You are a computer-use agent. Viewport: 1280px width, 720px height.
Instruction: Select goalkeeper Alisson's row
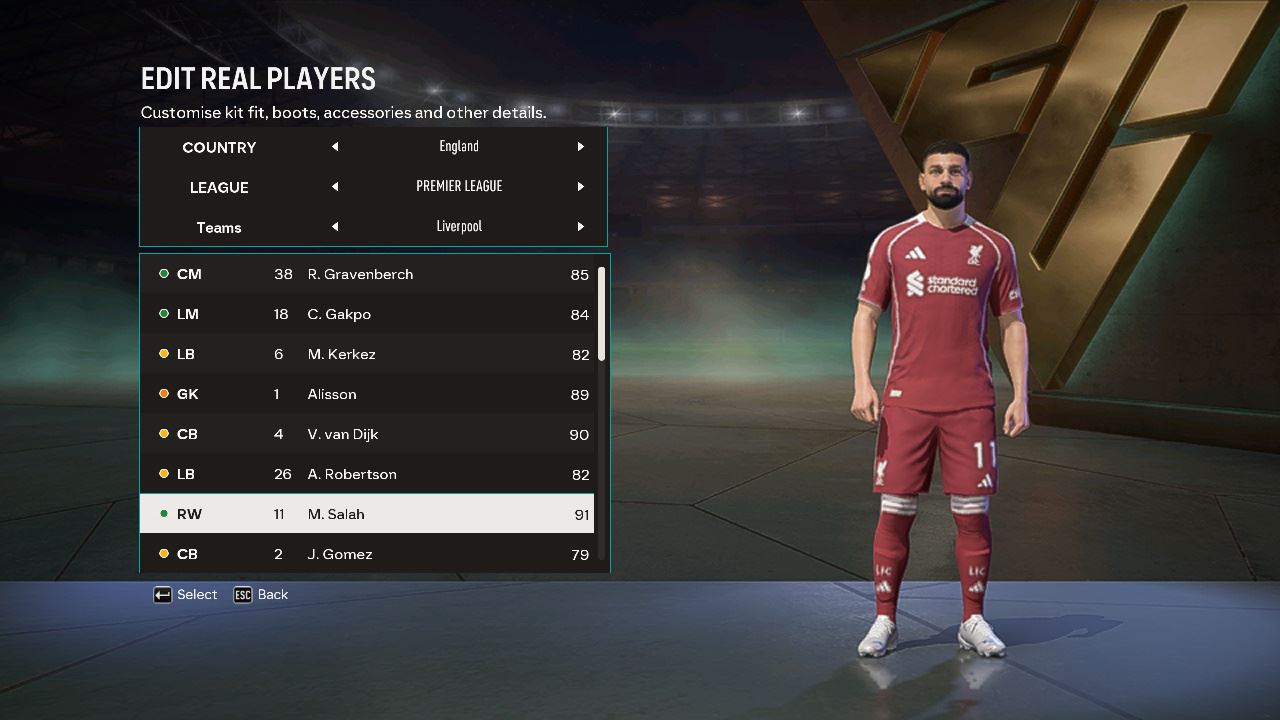point(366,394)
